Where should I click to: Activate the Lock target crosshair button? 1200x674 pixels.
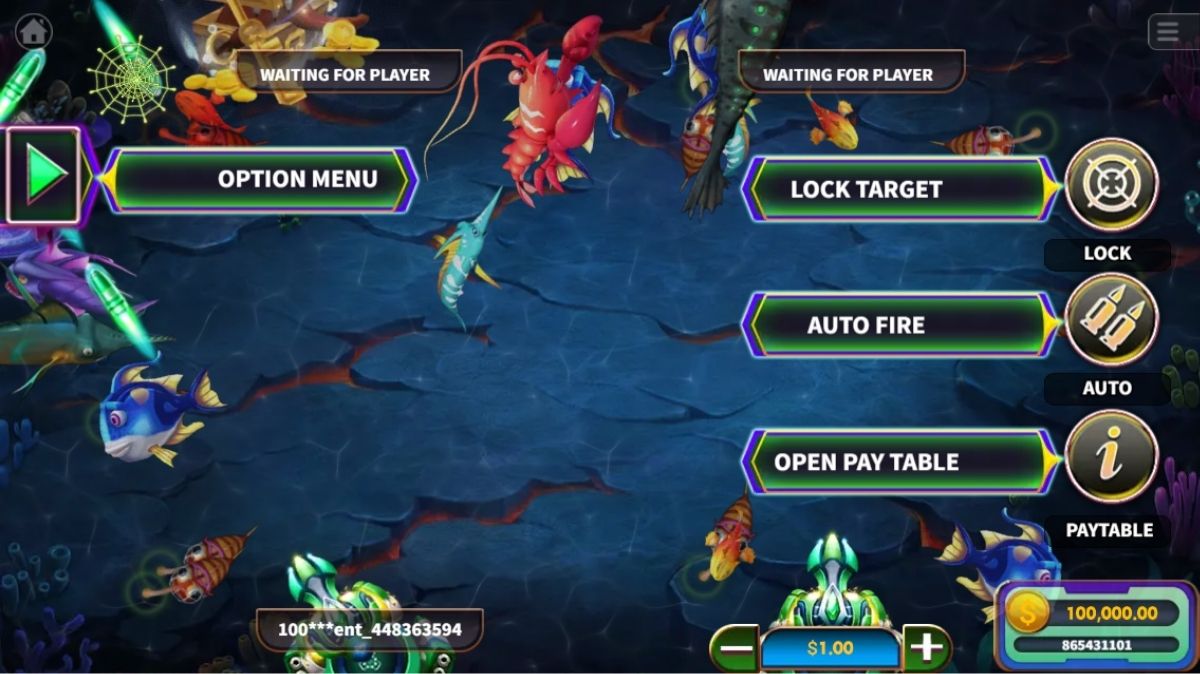click(1111, 185)
